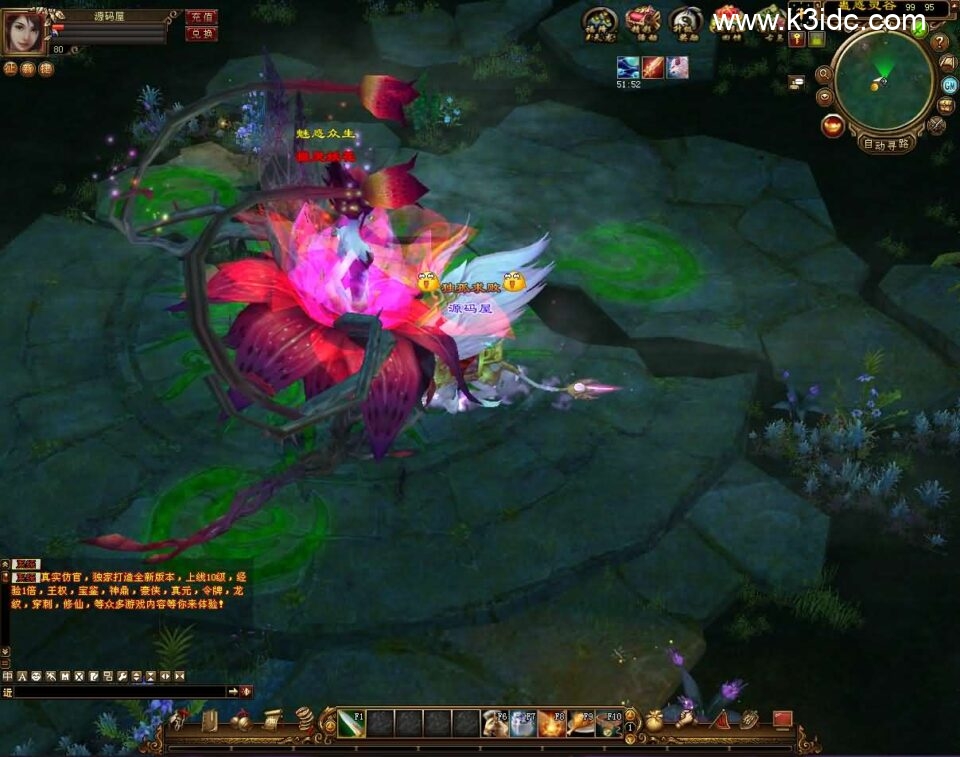Use the F8 fire skill slot
Viewport: 960px width, 757px height.
pyautogui.click(x=552, y=723)
